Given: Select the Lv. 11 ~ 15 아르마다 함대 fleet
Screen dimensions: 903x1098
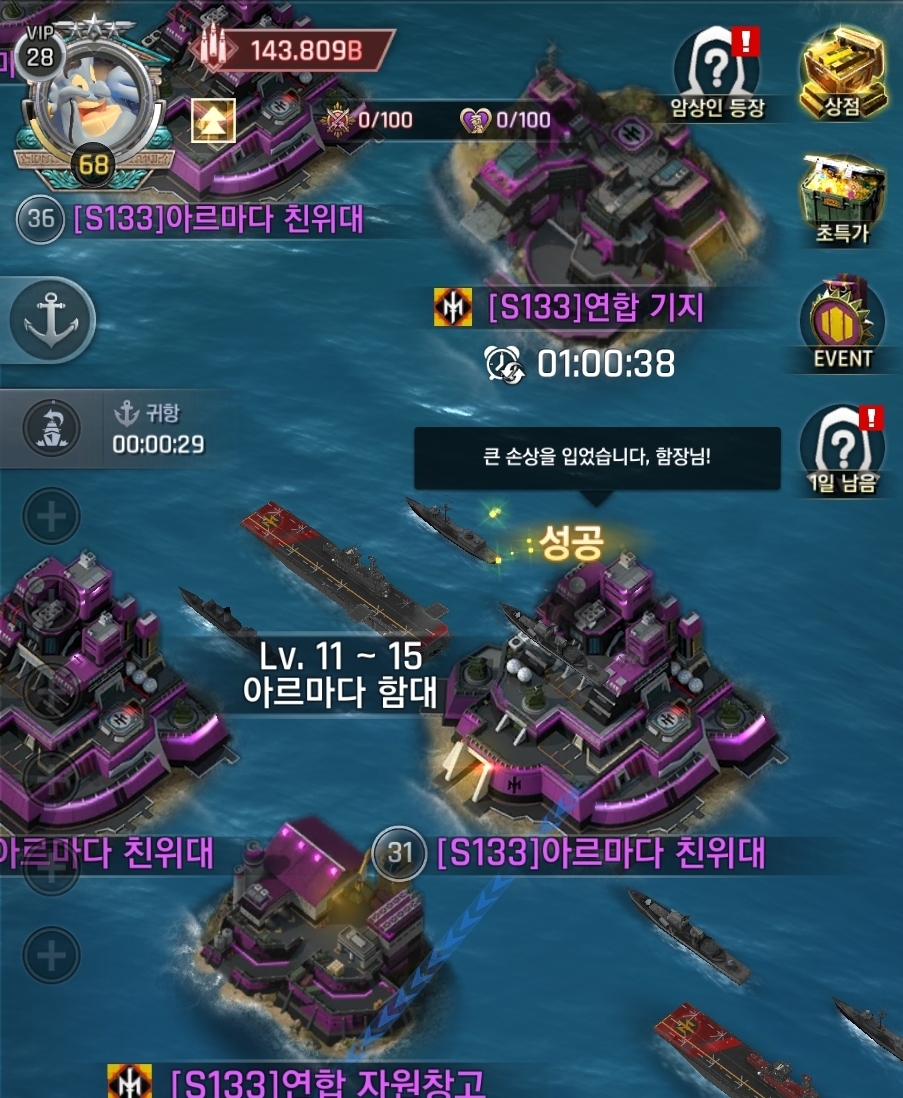Looking at the screenshot, I should (x=340, y=674).
